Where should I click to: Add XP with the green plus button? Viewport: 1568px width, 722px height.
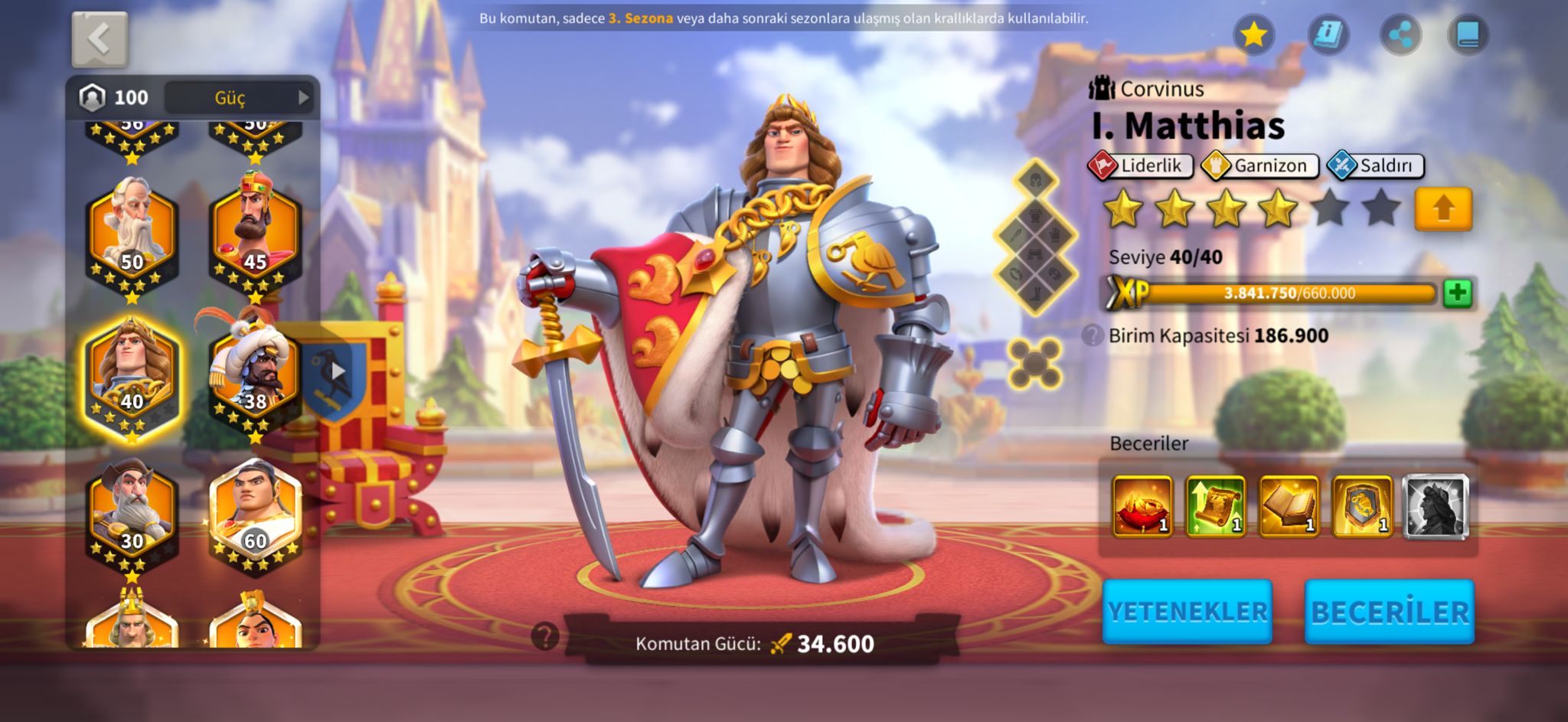[1457, 293]
